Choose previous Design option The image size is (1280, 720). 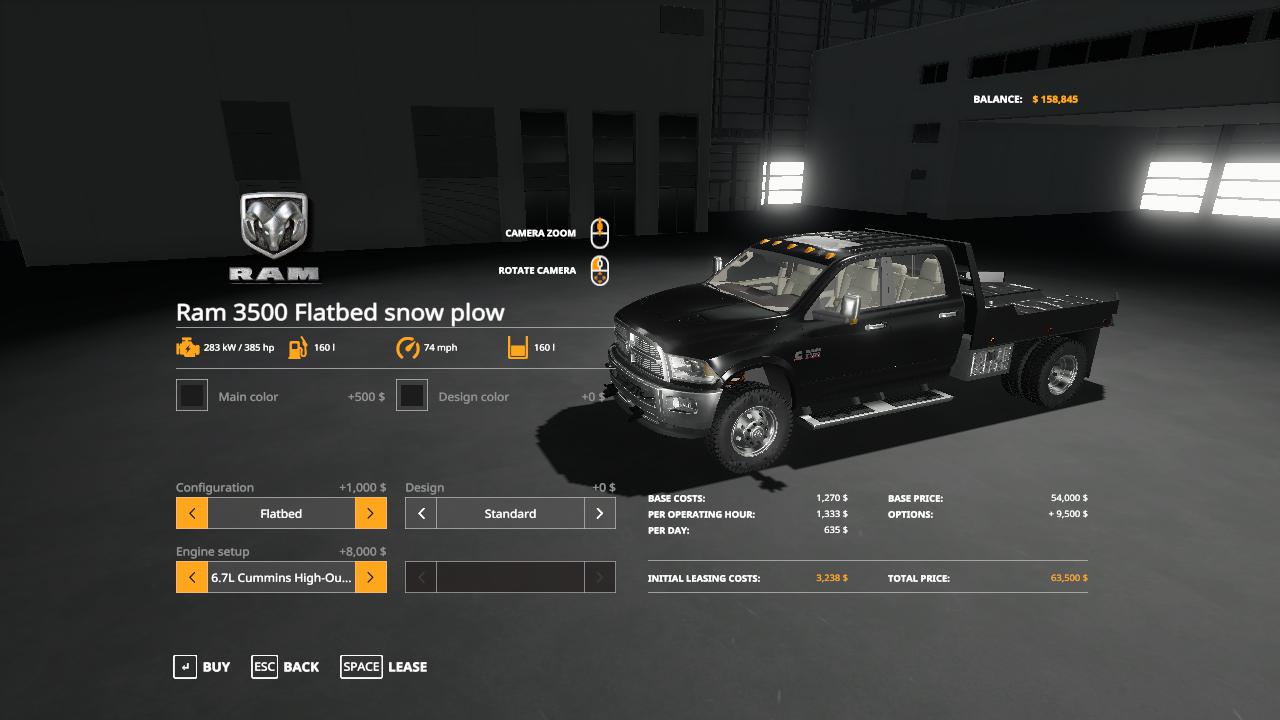point(421,514)
